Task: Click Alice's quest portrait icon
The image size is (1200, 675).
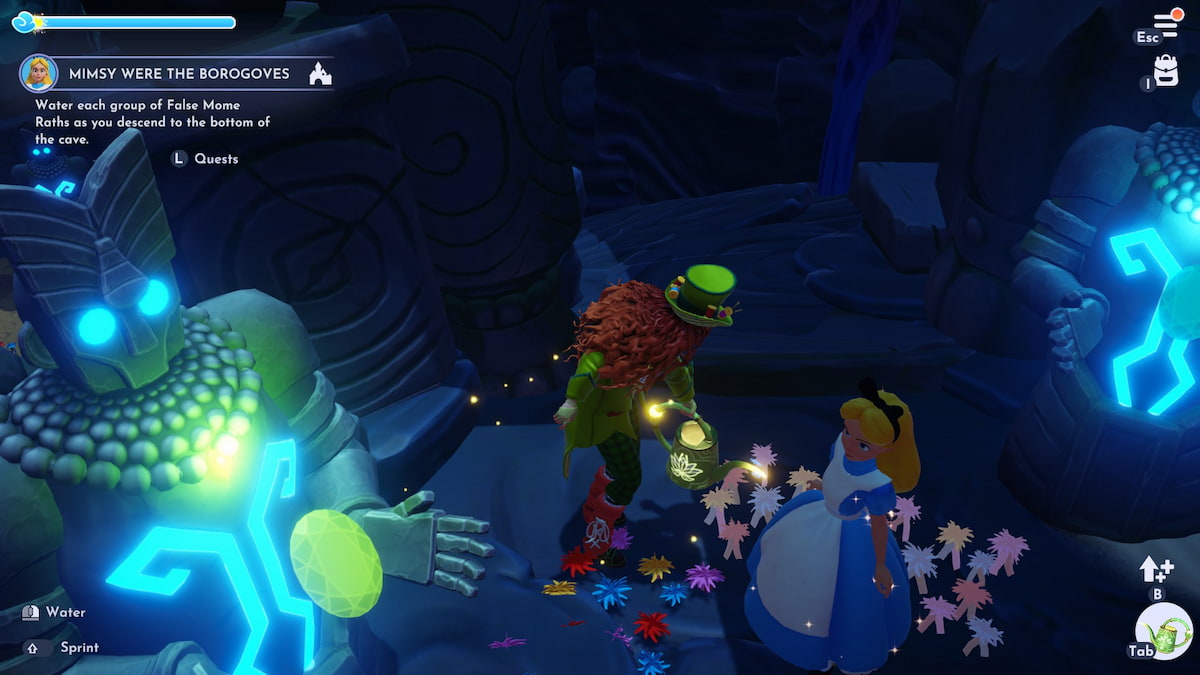Action: pos(38,73)
